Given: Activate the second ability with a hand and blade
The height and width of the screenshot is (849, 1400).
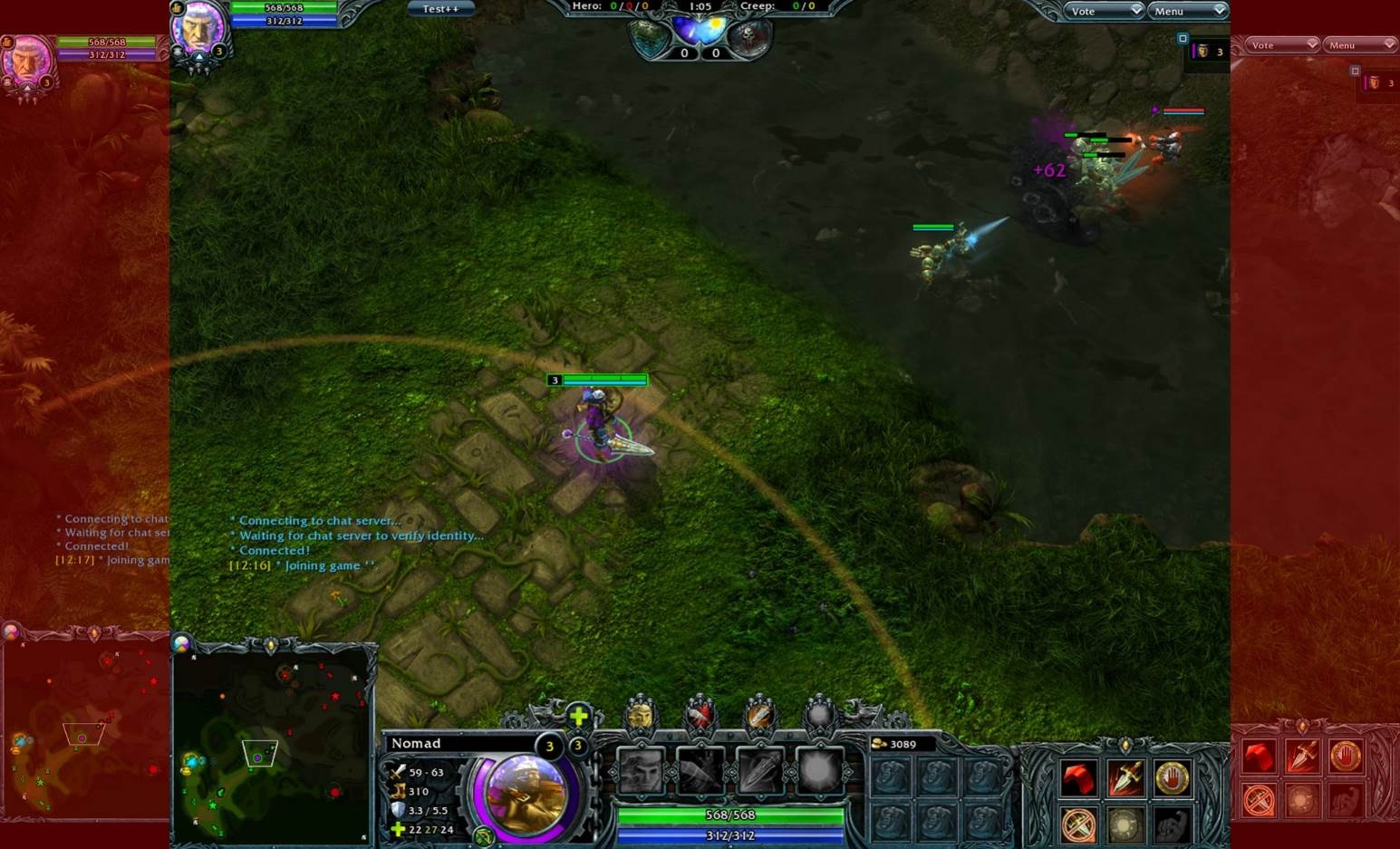Looking at the screenshot, I should click(700, 772).
